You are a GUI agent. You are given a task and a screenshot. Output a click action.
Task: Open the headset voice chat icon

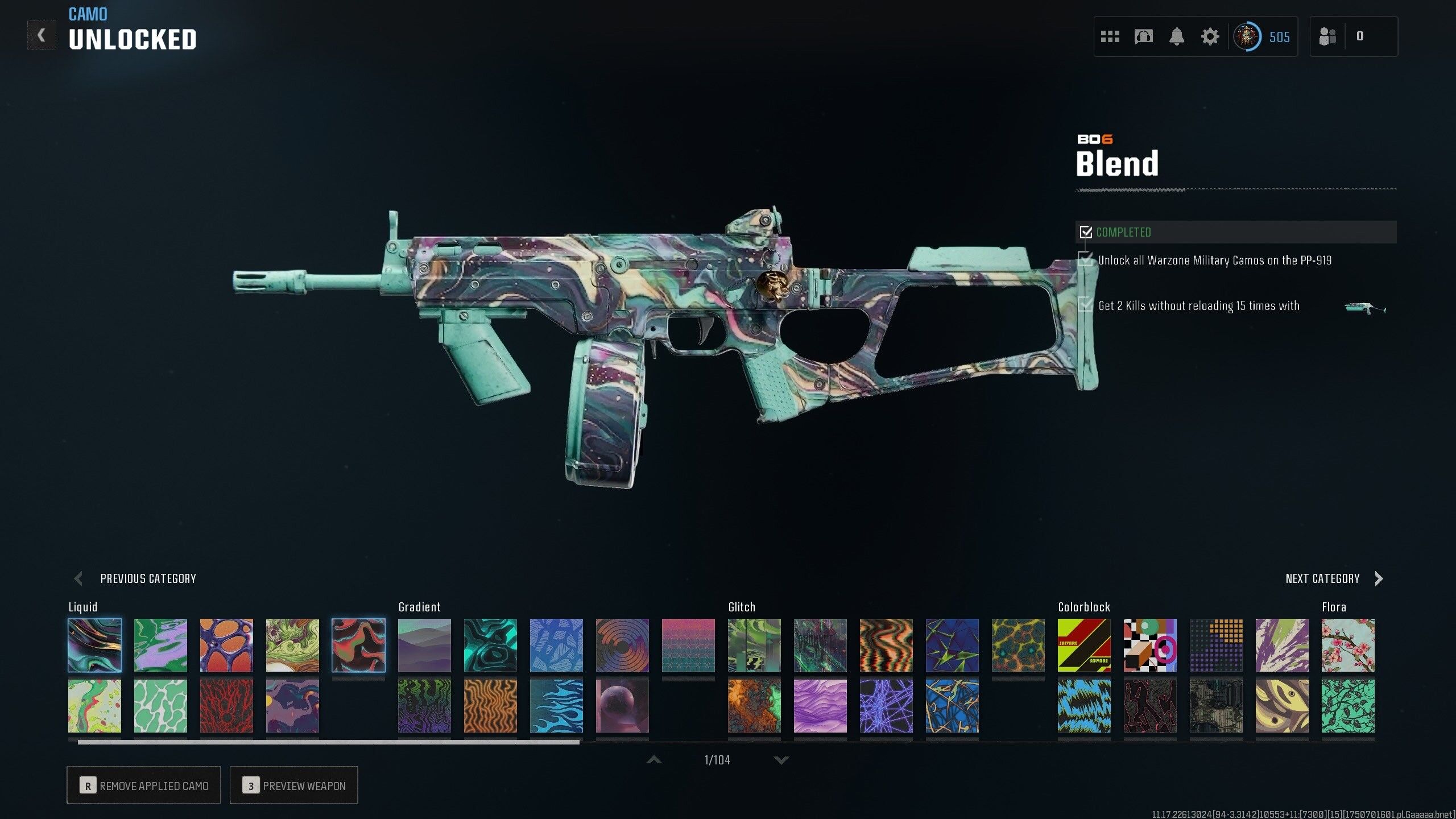click(1143, 37)
